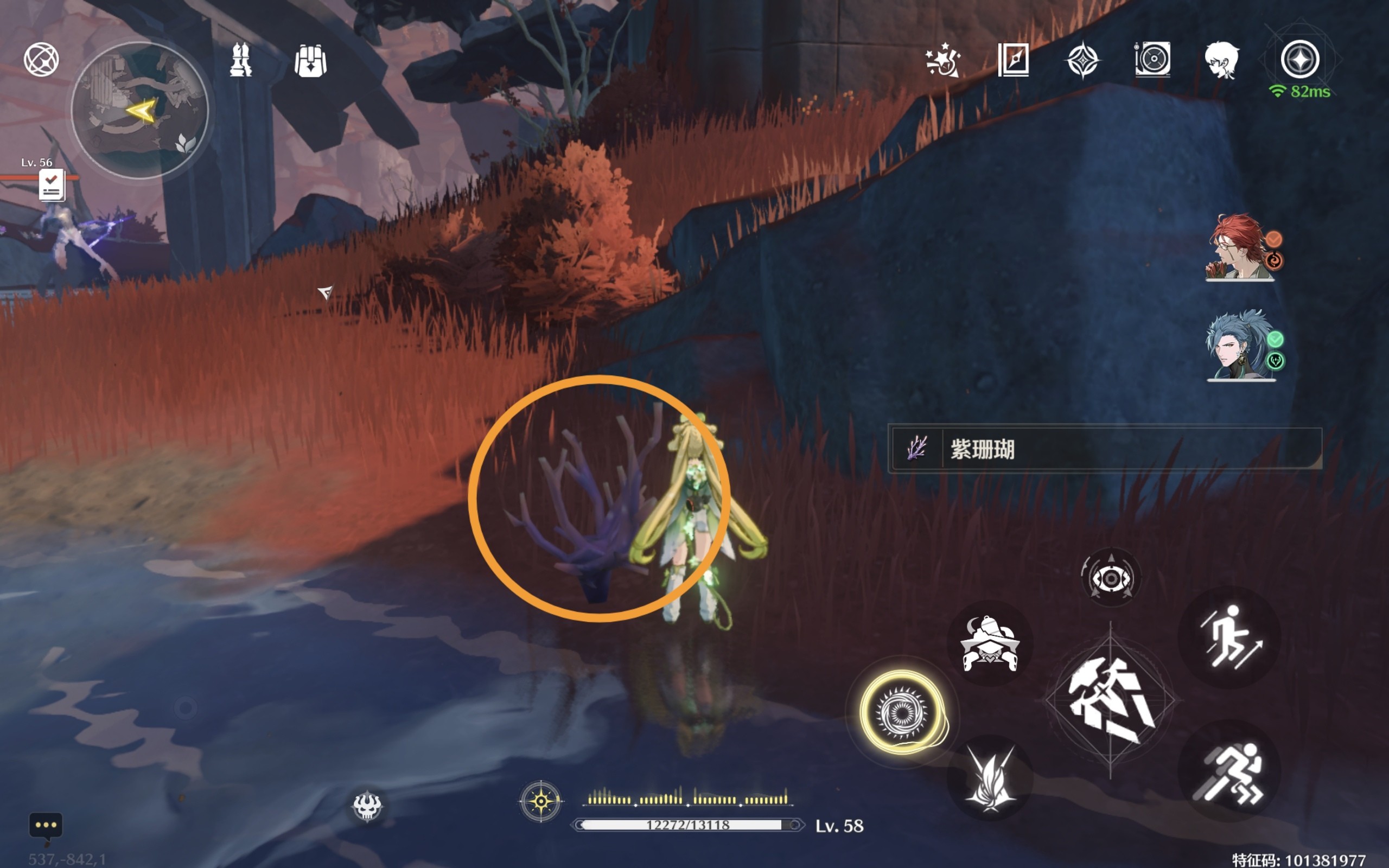Open the backpack inventory icon

point(310,60)
